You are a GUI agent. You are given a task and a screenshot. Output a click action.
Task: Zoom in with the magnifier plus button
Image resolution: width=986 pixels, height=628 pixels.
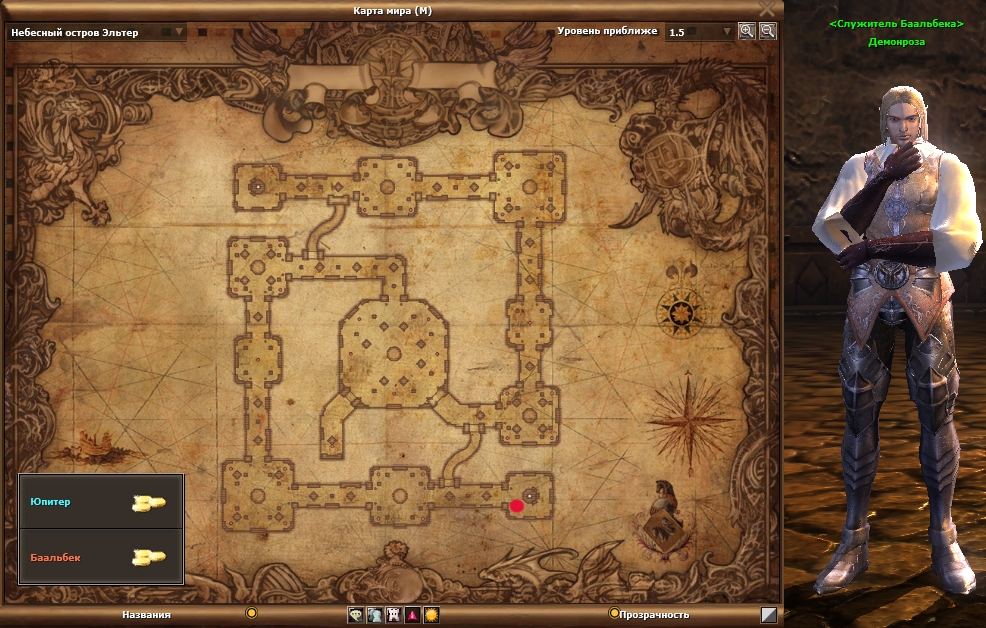pos(746,31)
